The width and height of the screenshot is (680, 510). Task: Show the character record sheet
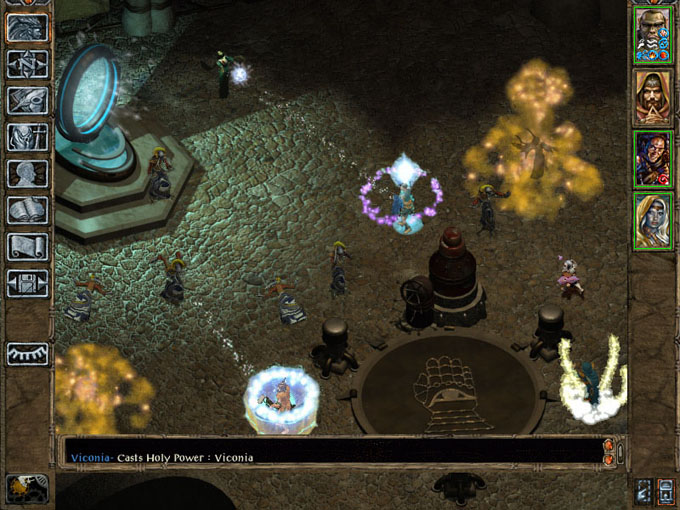tap(28, 173)
